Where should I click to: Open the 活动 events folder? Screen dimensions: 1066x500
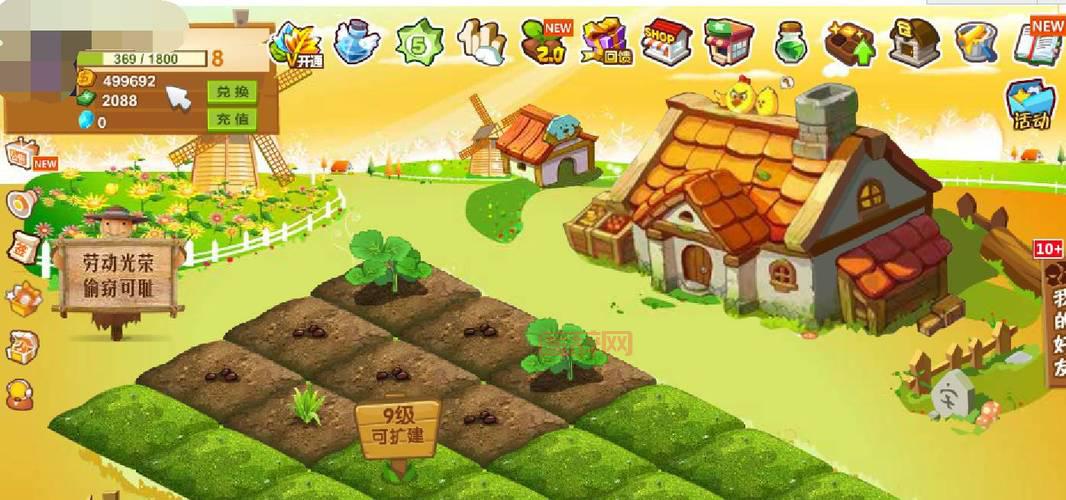point(1031,106)
